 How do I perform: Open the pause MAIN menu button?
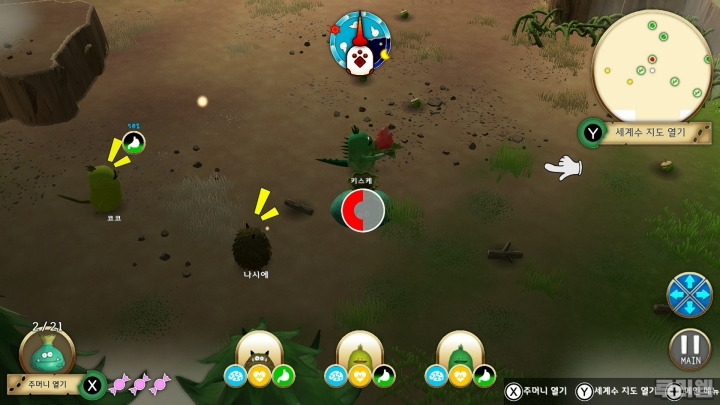pos(690,349)
